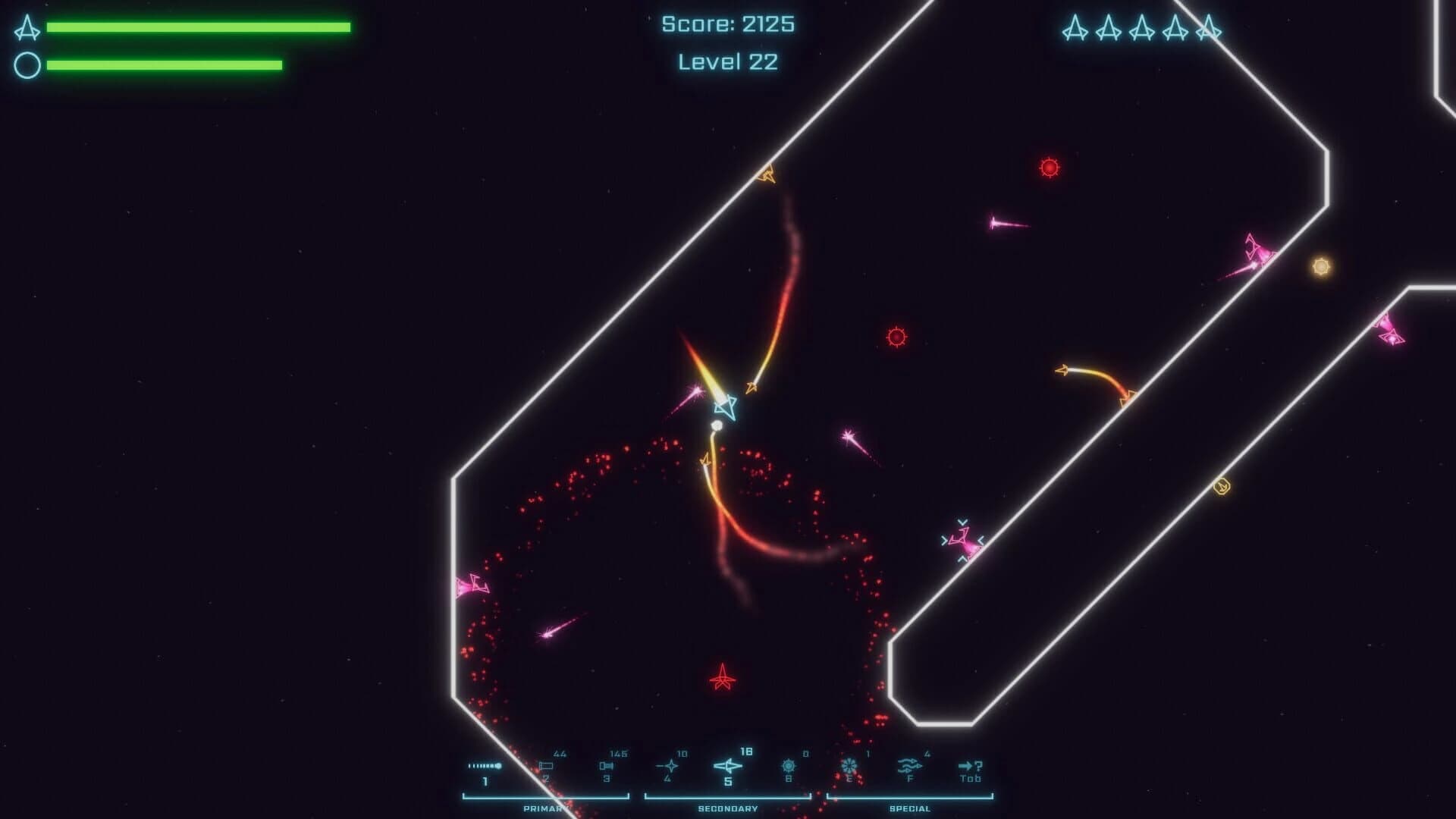Click the wave special weapon icon F
Screen dimensions: 1456x819
pyautogui.click(x=909, y=765)
